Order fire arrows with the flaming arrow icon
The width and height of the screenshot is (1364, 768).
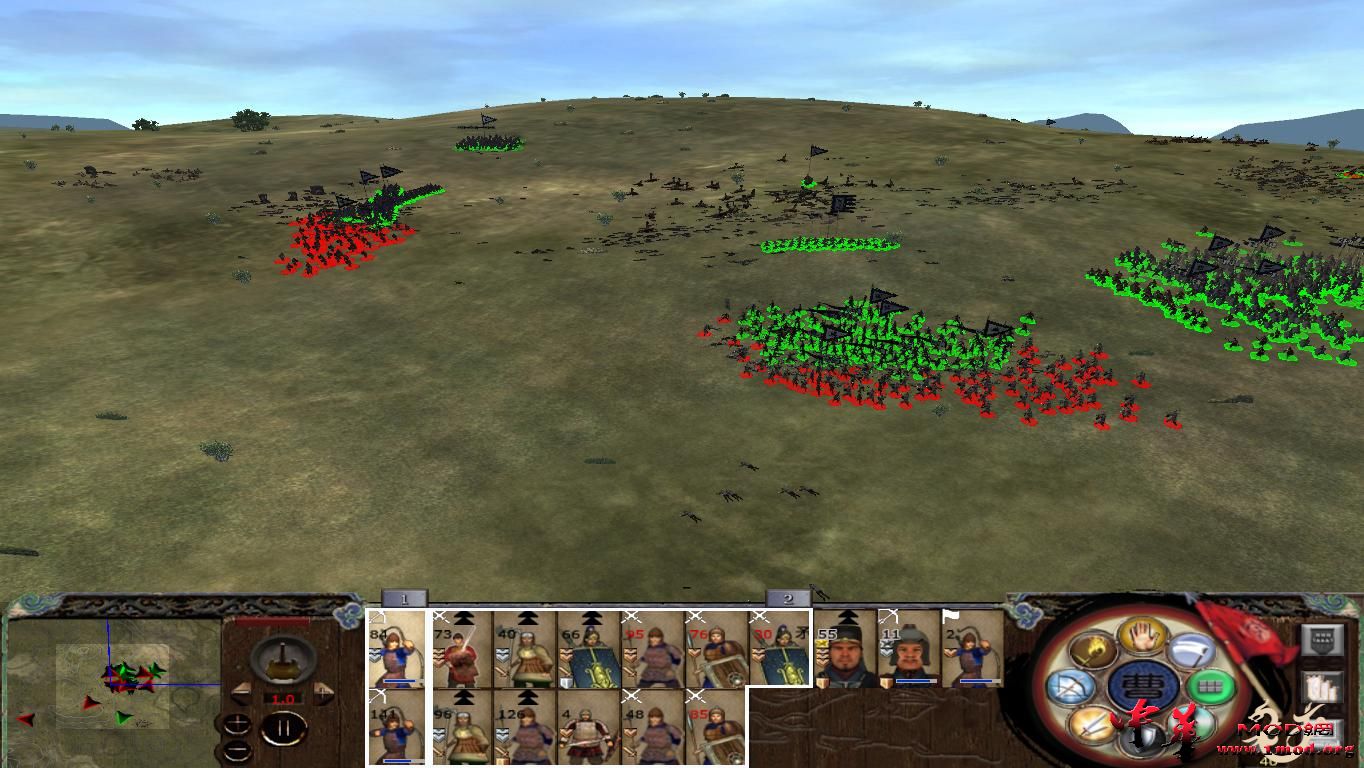click(1094, 651)
